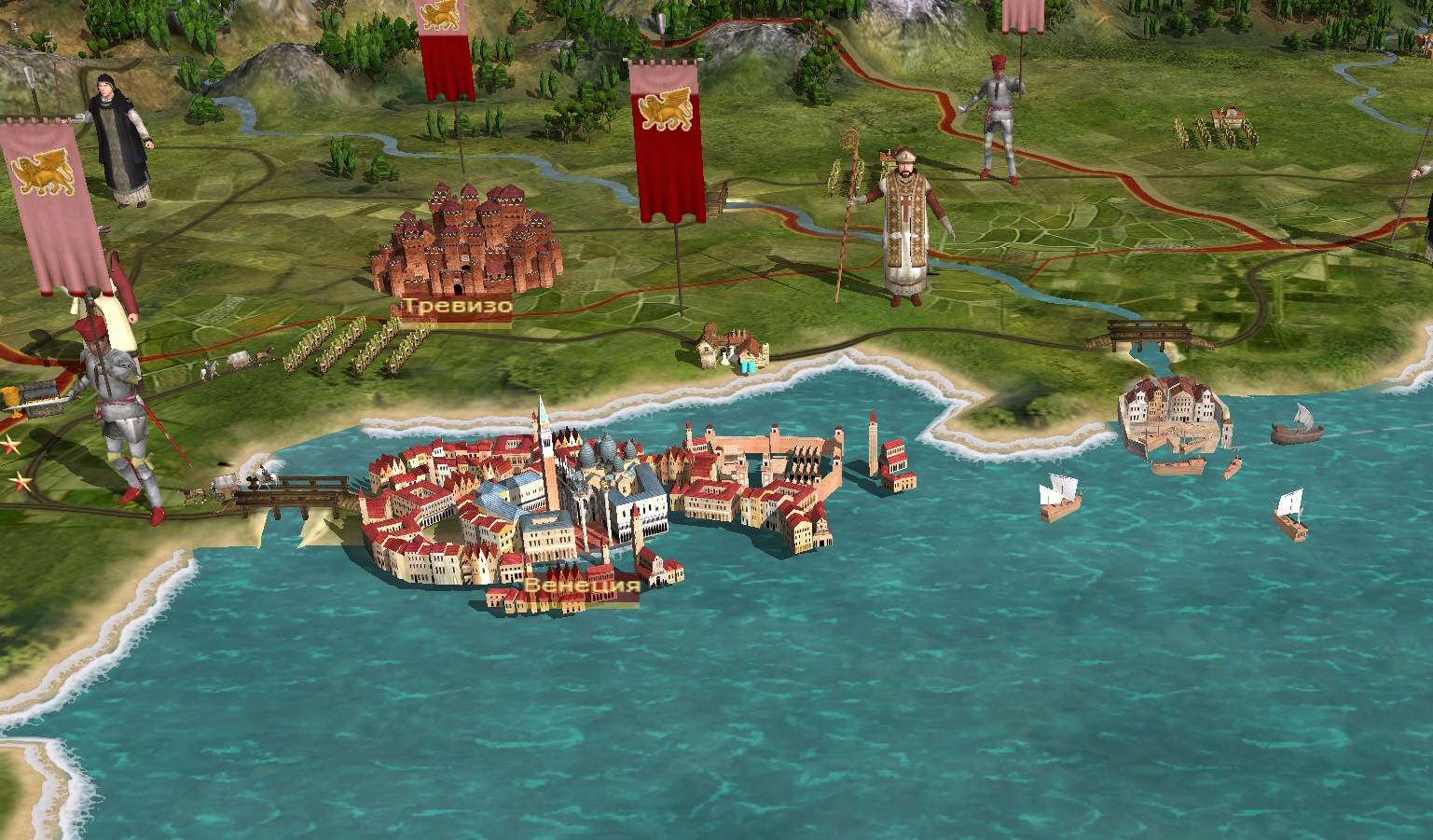Select the Венеция settlement name label
The image size is (1433, 840).
click(582, 585)
